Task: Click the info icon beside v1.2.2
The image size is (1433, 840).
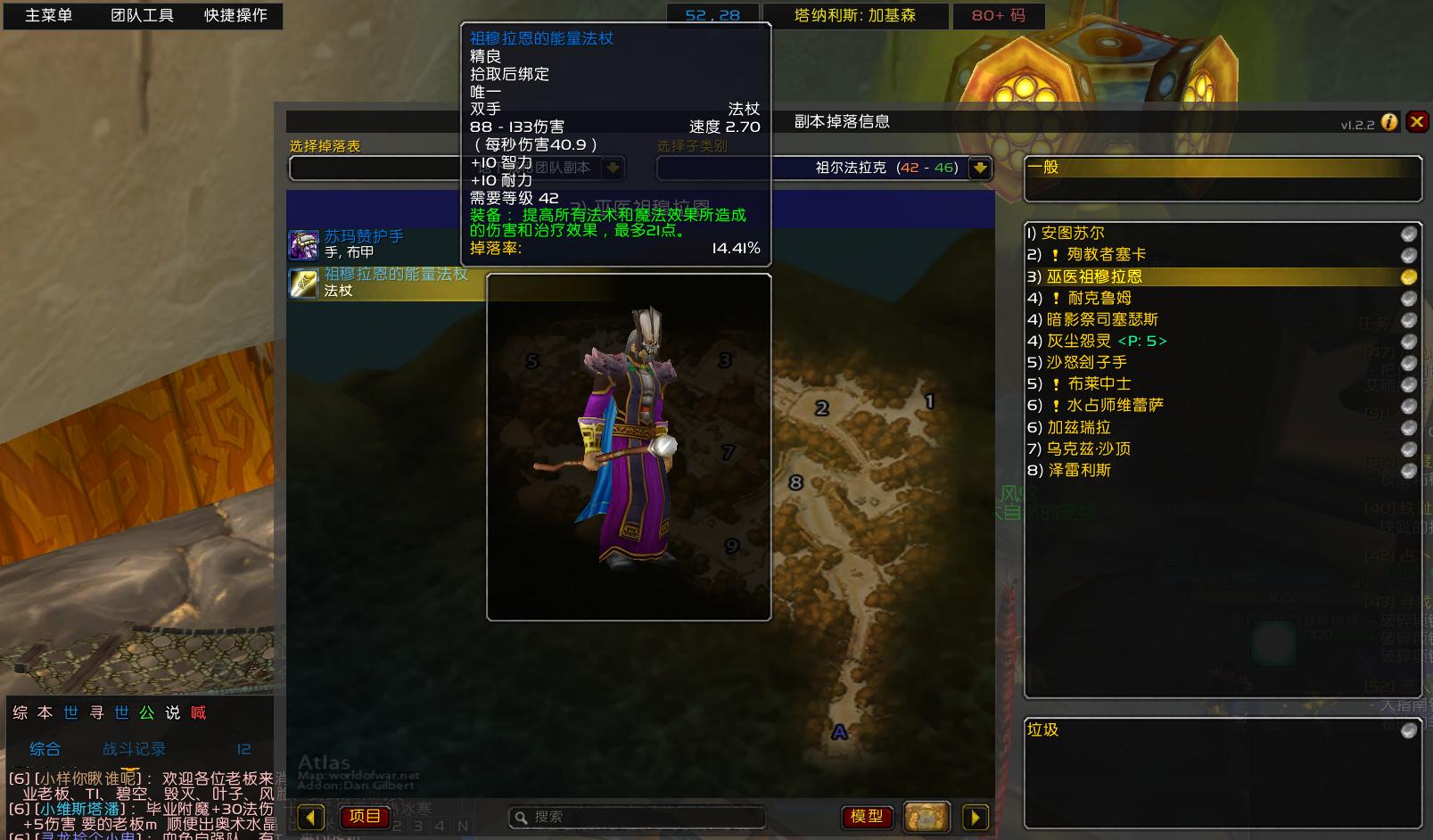Action: tap(1389, 122)
